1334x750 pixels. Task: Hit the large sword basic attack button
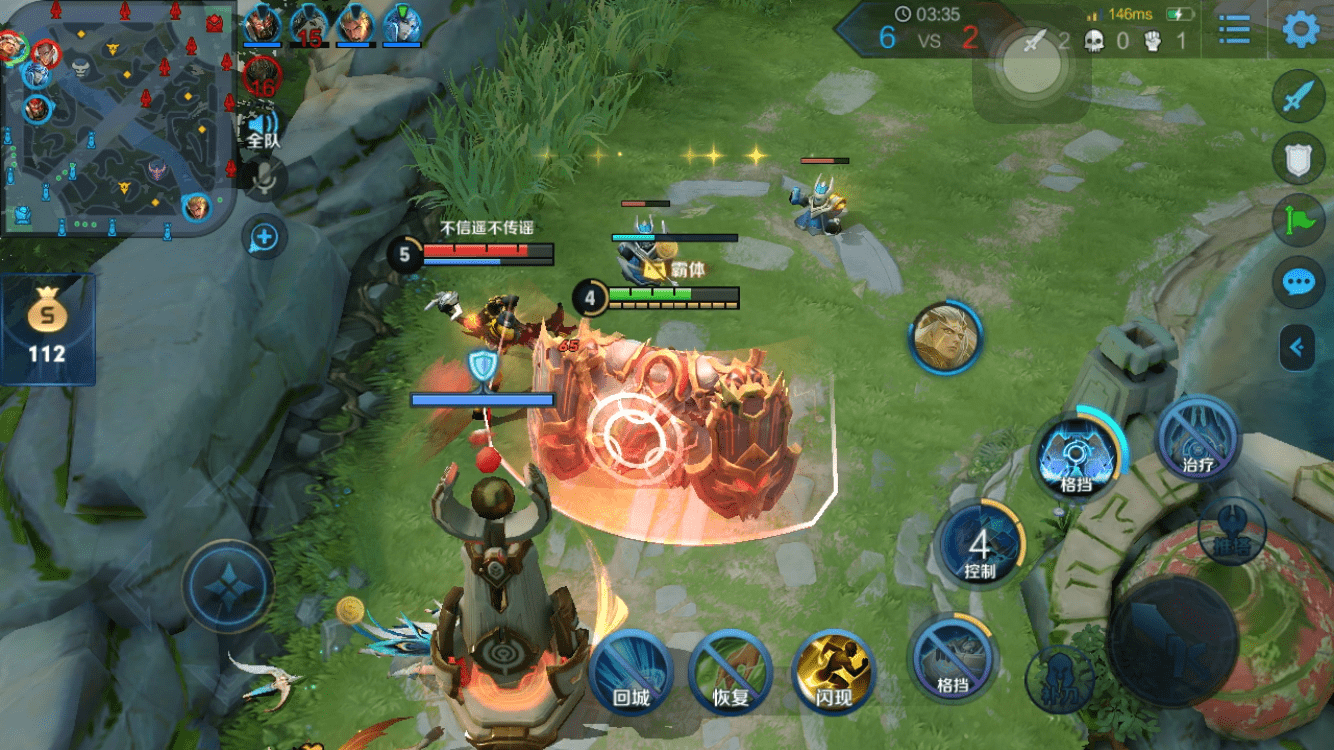pos(1172,640)
